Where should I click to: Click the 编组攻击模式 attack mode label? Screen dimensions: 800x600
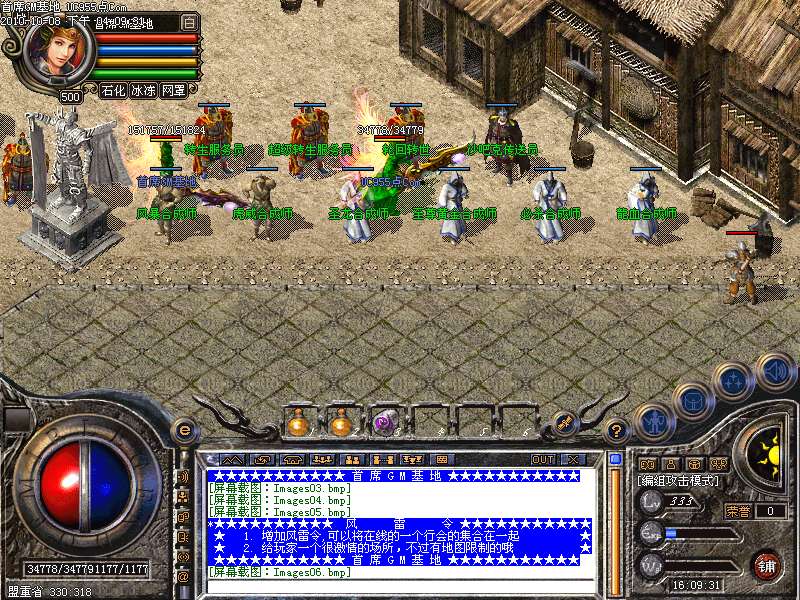(x=678, y=481)
